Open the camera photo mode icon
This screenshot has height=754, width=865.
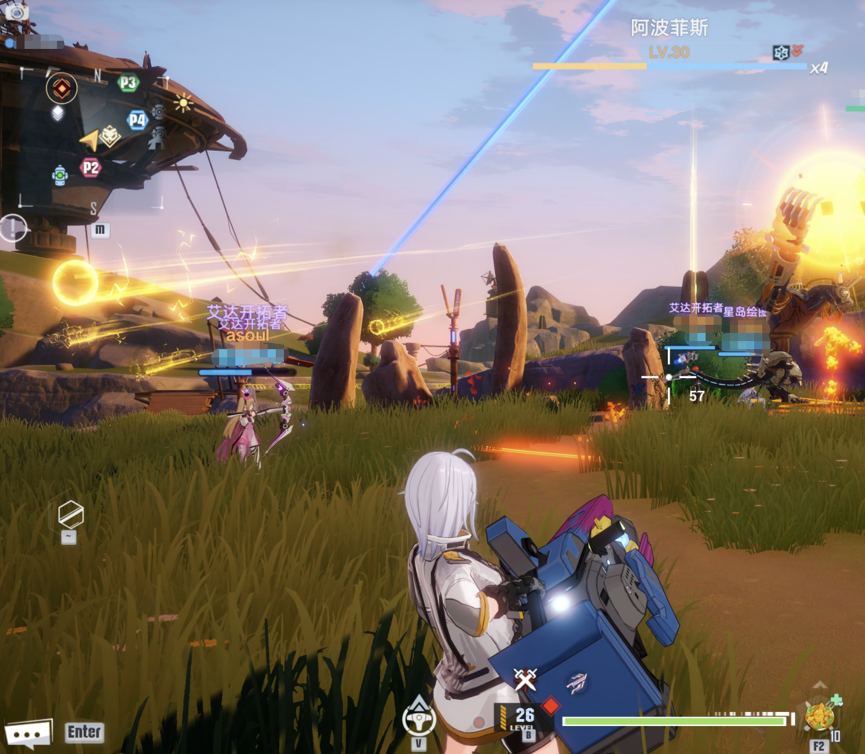17,12
